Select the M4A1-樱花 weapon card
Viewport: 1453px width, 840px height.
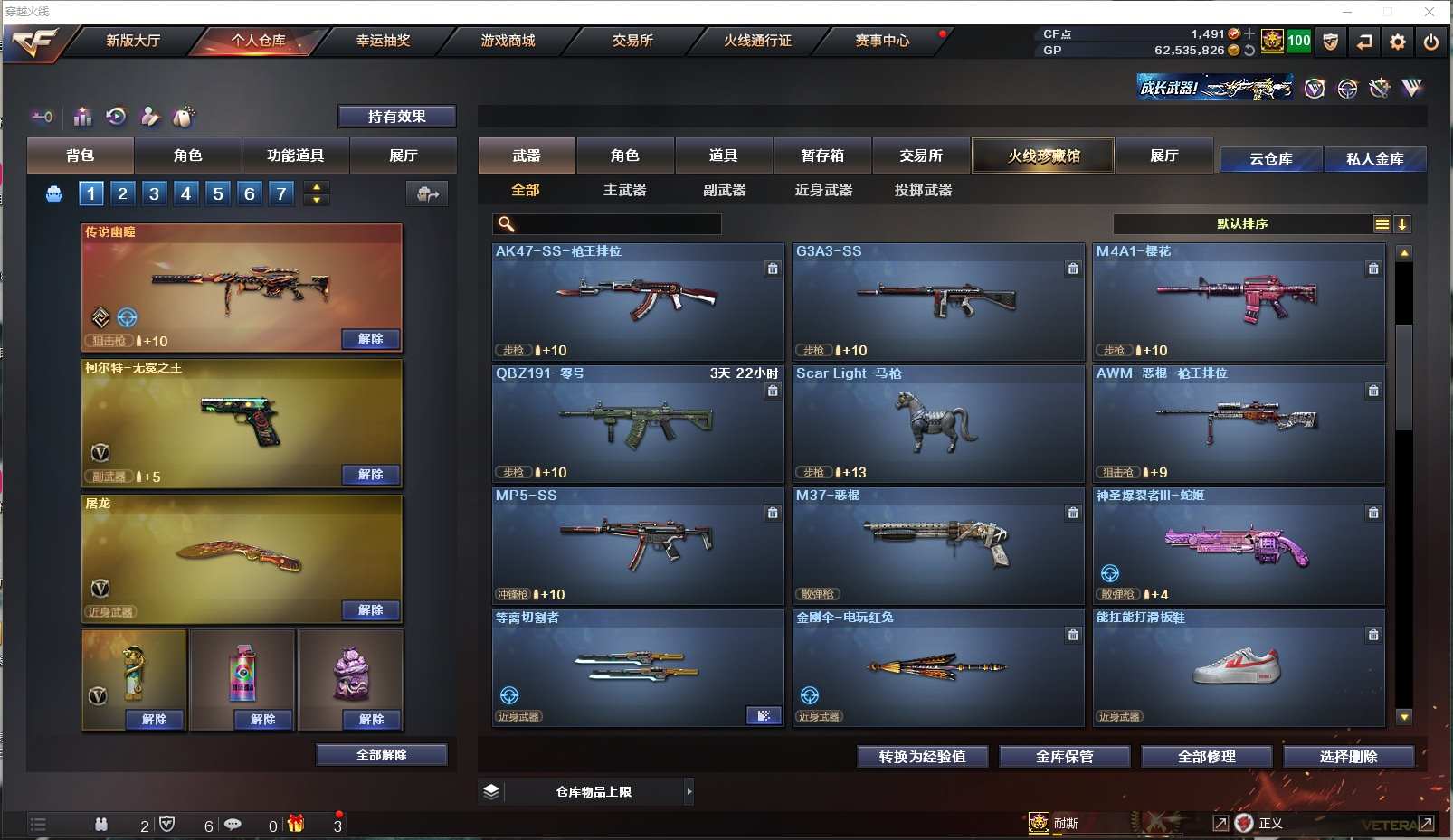[x=1238, y=303]
